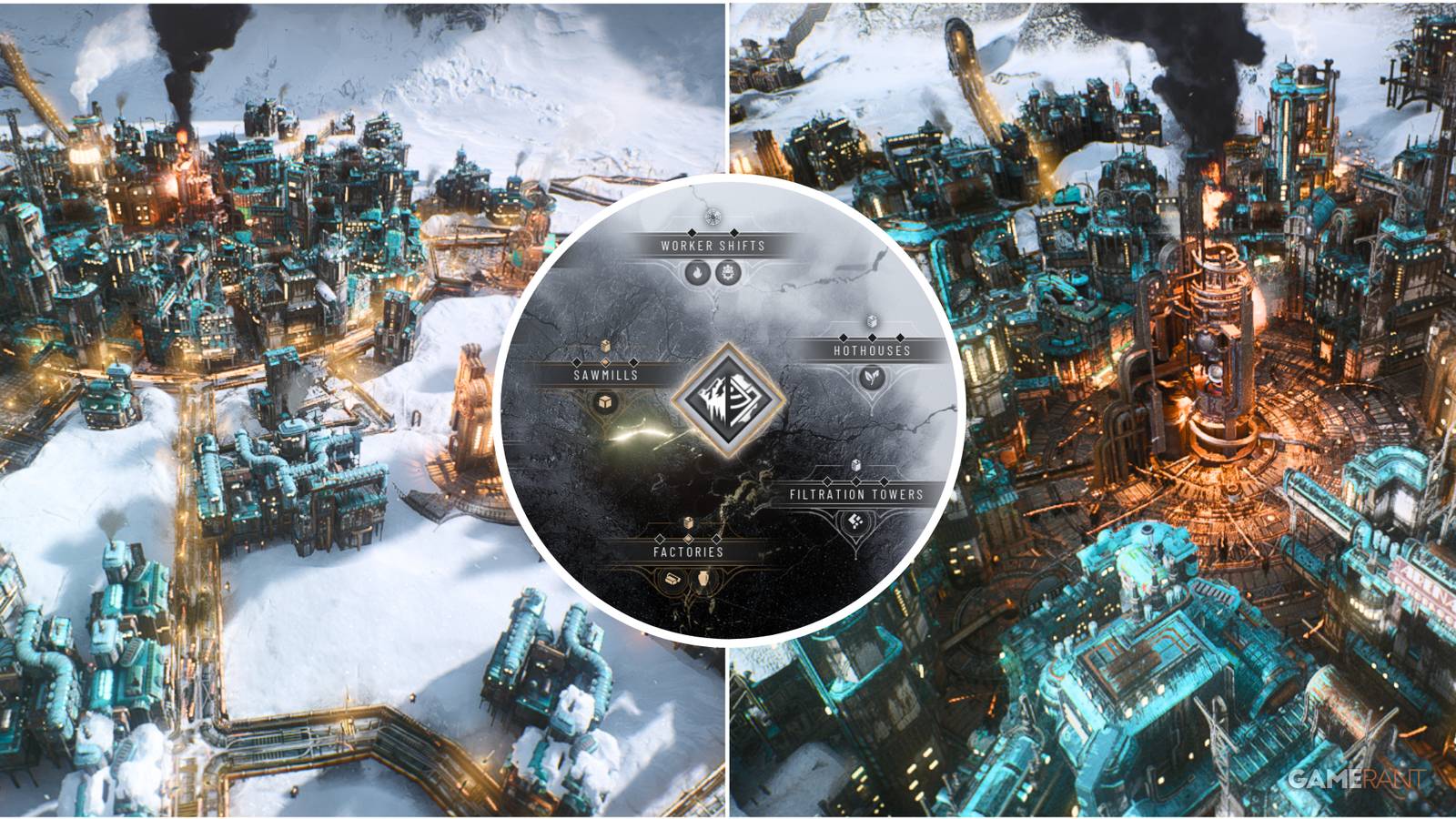Expand the Sawmills research branch
Screen dimensions: 1456x819
point(605,374)
